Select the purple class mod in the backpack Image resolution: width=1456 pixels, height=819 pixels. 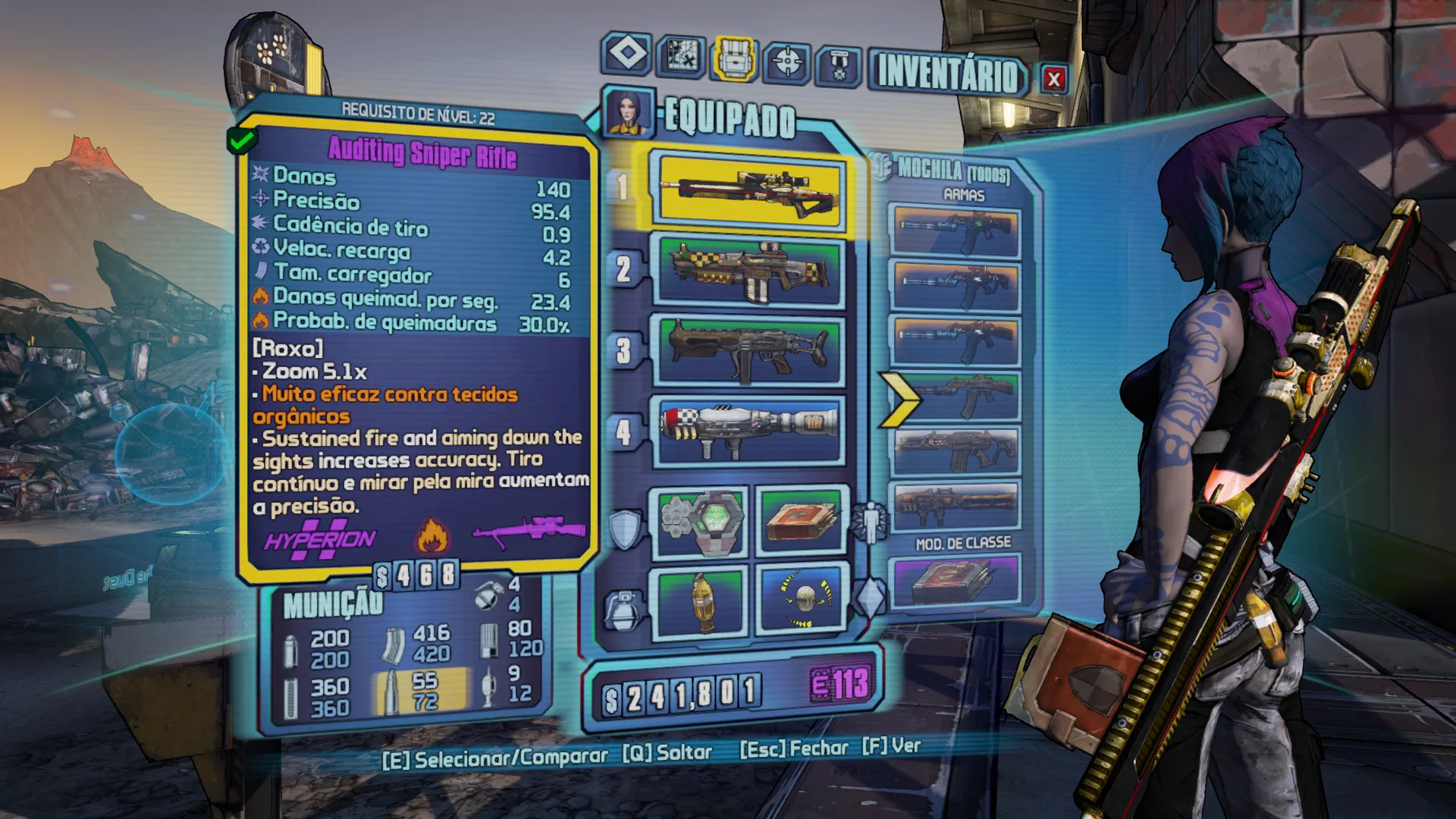click(956, 582)
